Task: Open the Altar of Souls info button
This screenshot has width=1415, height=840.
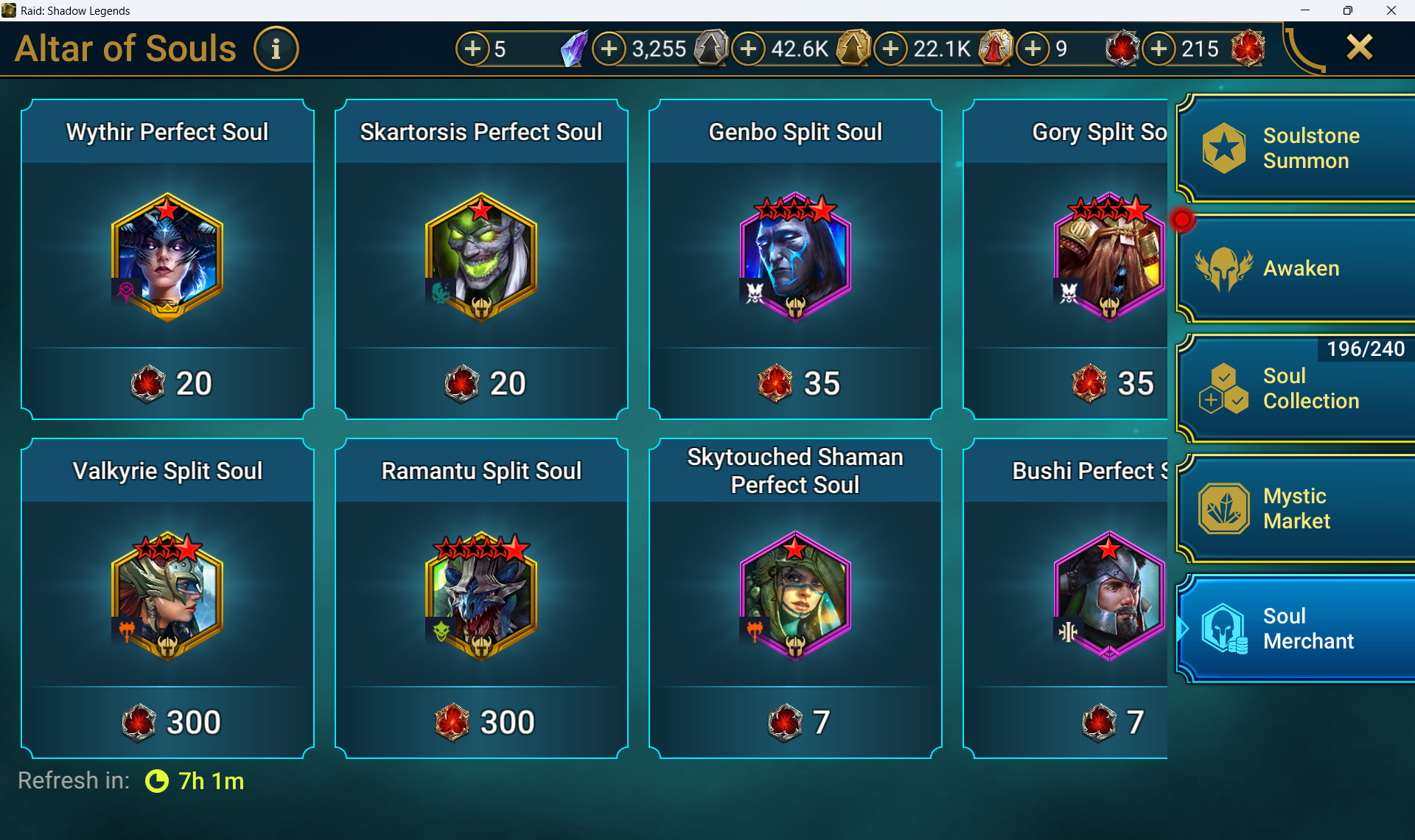Action: (276, 49)
